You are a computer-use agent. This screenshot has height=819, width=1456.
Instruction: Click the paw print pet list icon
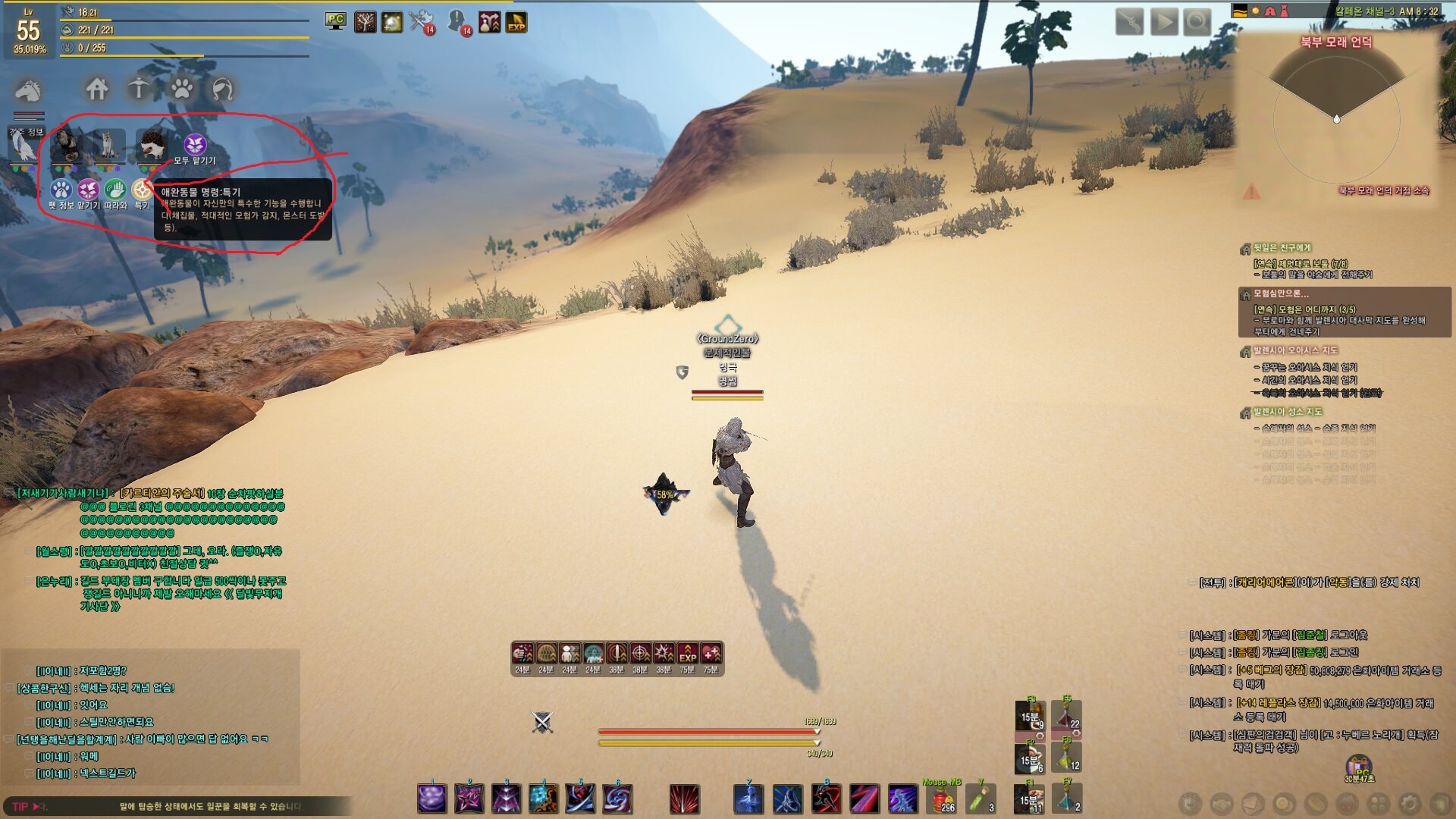pyautogui.click(x=181, y=89)
